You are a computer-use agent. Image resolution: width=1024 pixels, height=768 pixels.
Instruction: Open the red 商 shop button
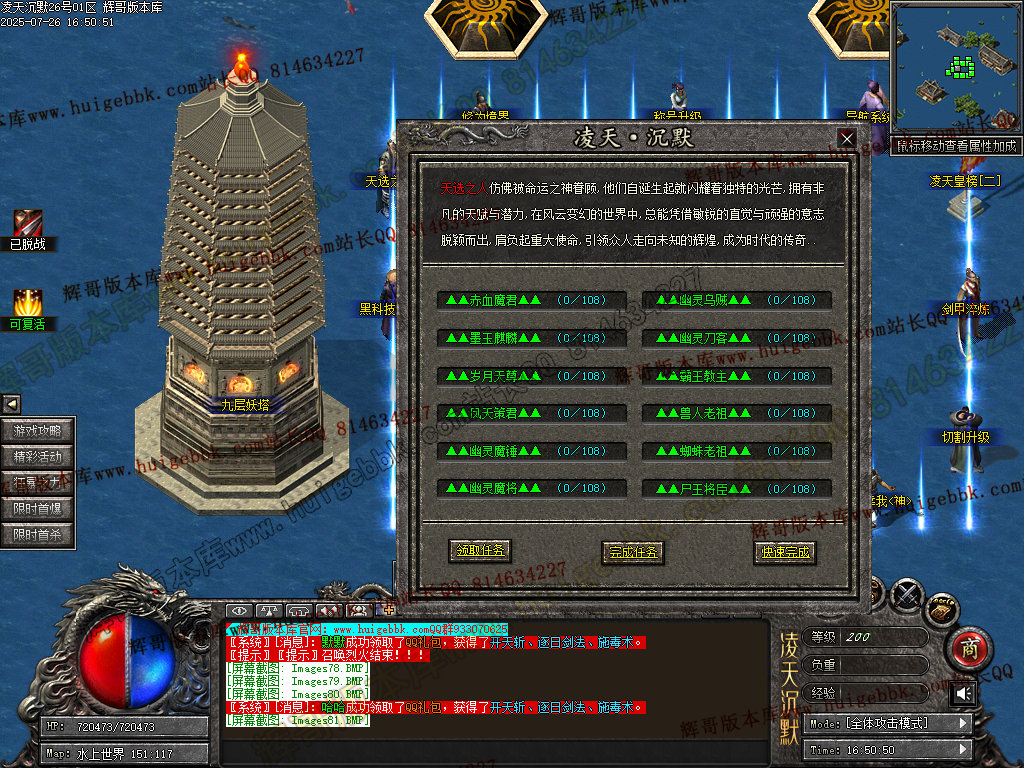(966, 649)
